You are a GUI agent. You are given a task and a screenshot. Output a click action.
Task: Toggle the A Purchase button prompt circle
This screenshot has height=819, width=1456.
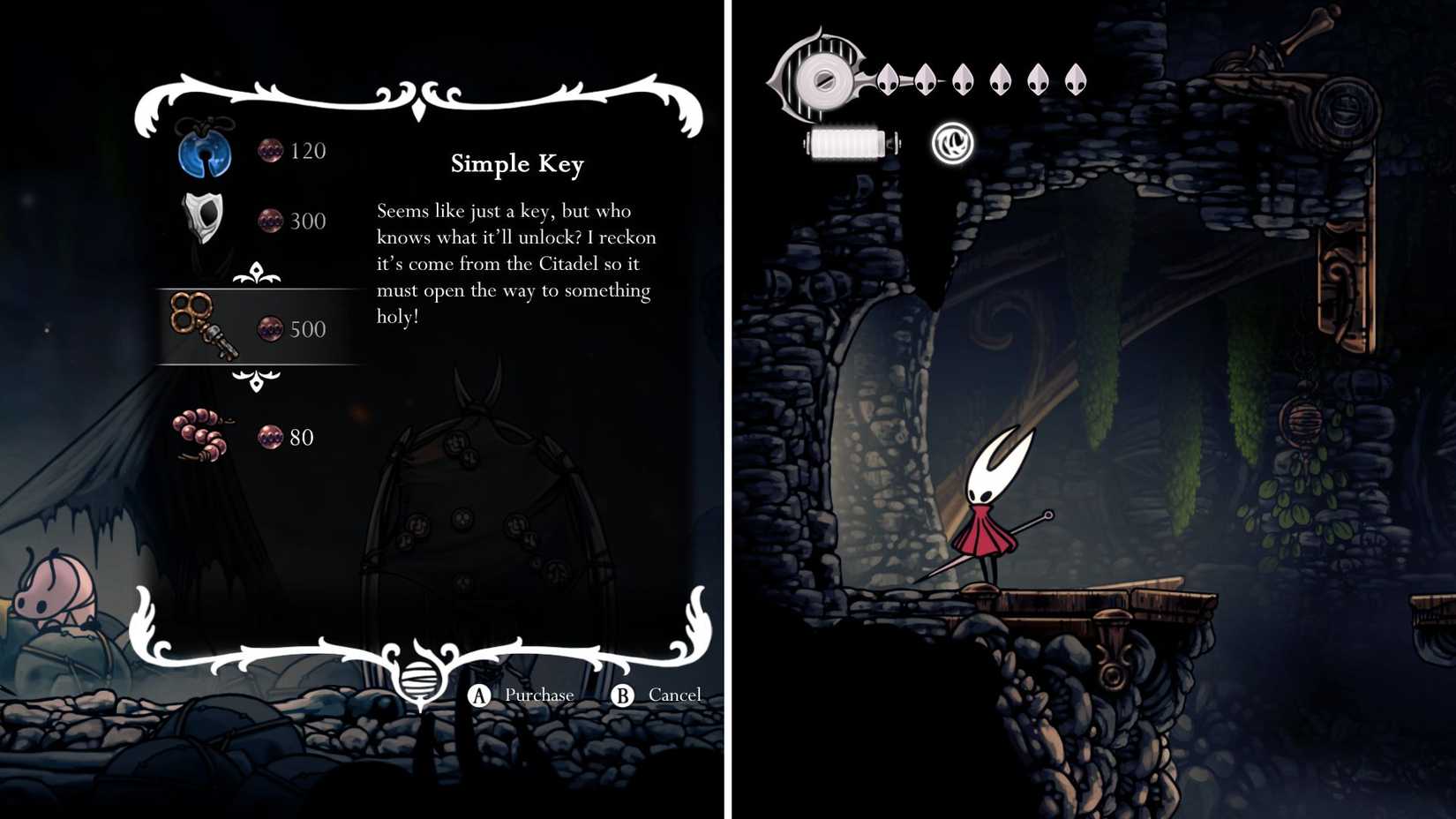point(479,695)
